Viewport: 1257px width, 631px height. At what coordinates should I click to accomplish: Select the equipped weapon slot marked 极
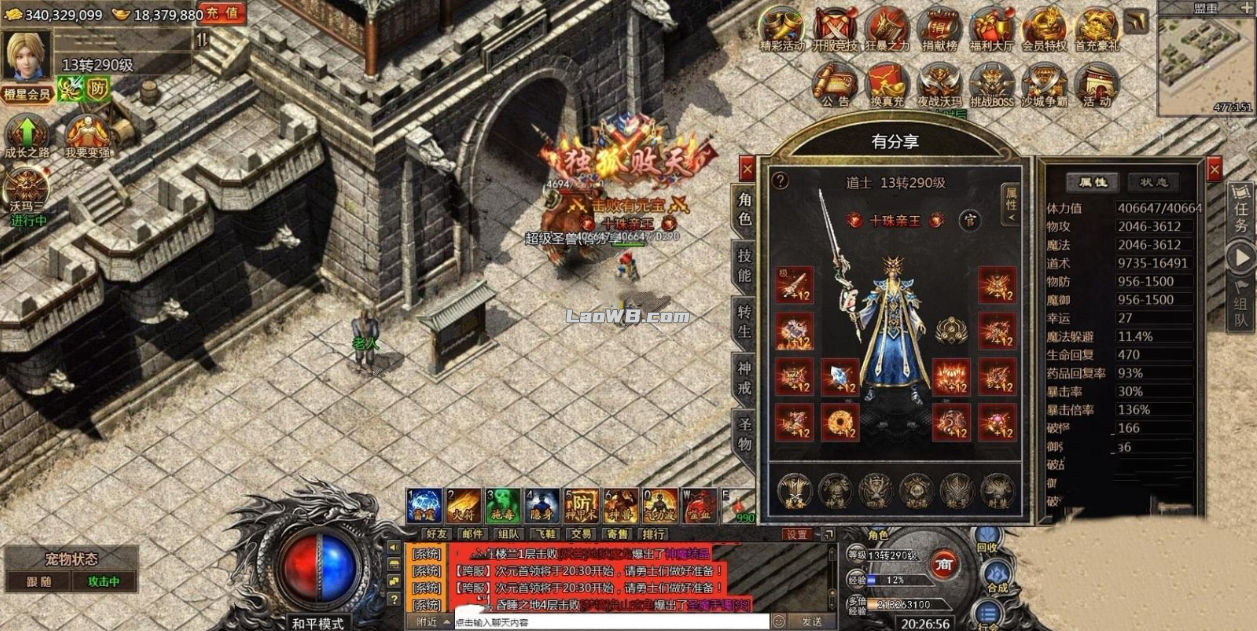795,285
